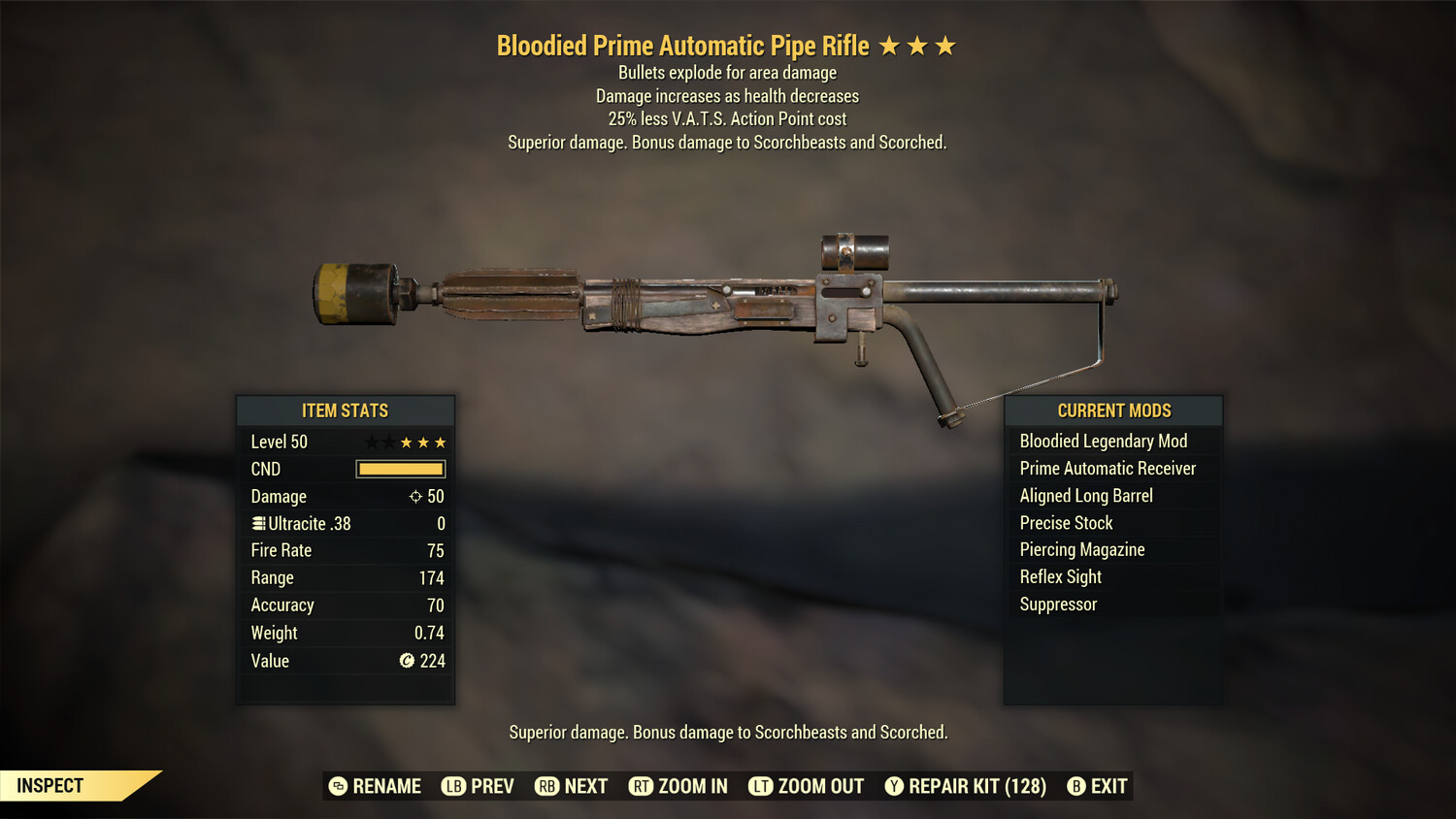Click REPAIR KIT (128) to repair weapon
1456x819 pixels.
click(976, 786)
